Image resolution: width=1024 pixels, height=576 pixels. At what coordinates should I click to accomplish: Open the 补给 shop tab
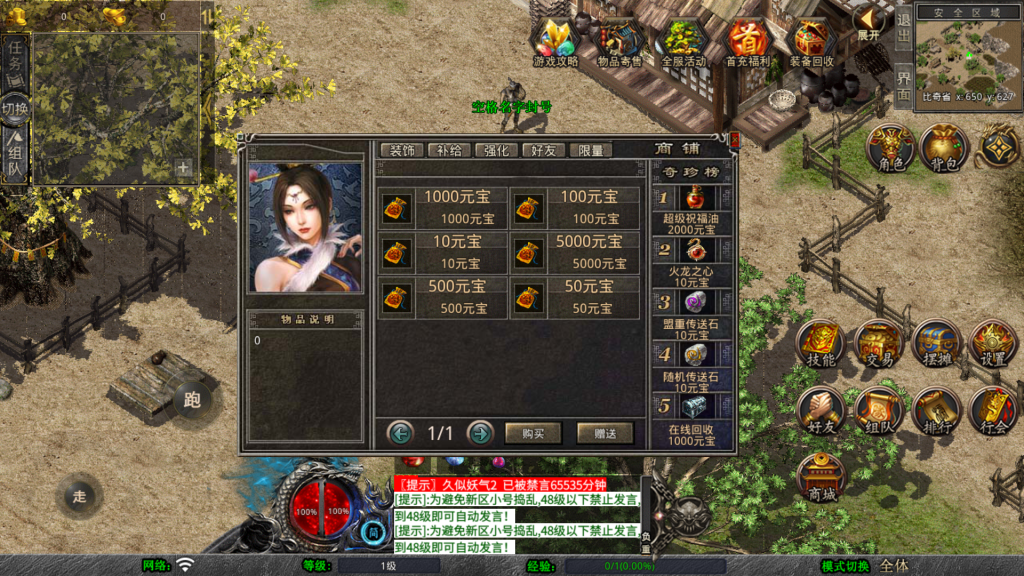449,150
